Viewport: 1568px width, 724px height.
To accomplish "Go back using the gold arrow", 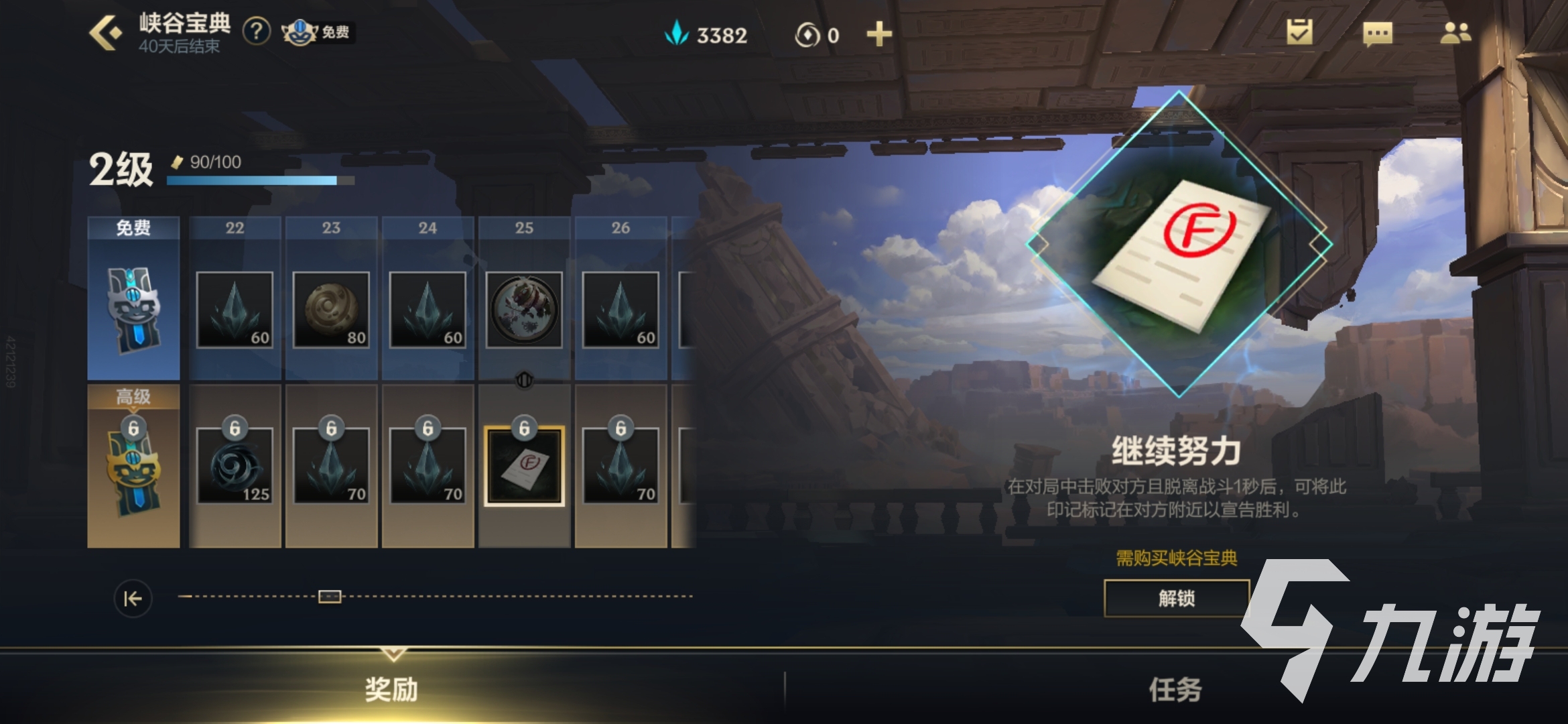I will point(105,32).
